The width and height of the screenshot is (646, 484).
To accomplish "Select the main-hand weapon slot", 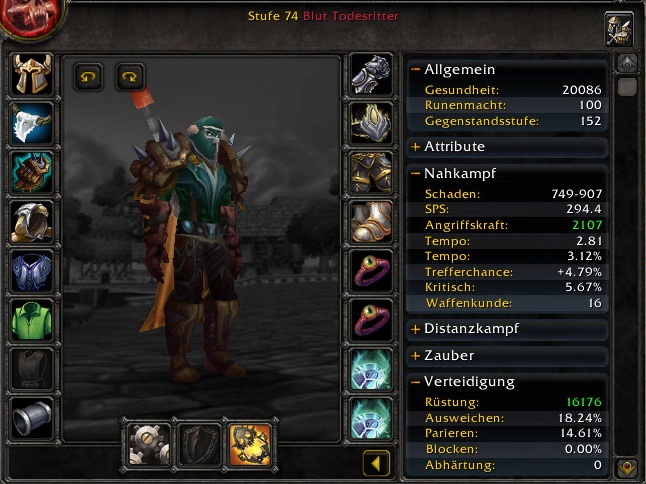I will 151,443.
